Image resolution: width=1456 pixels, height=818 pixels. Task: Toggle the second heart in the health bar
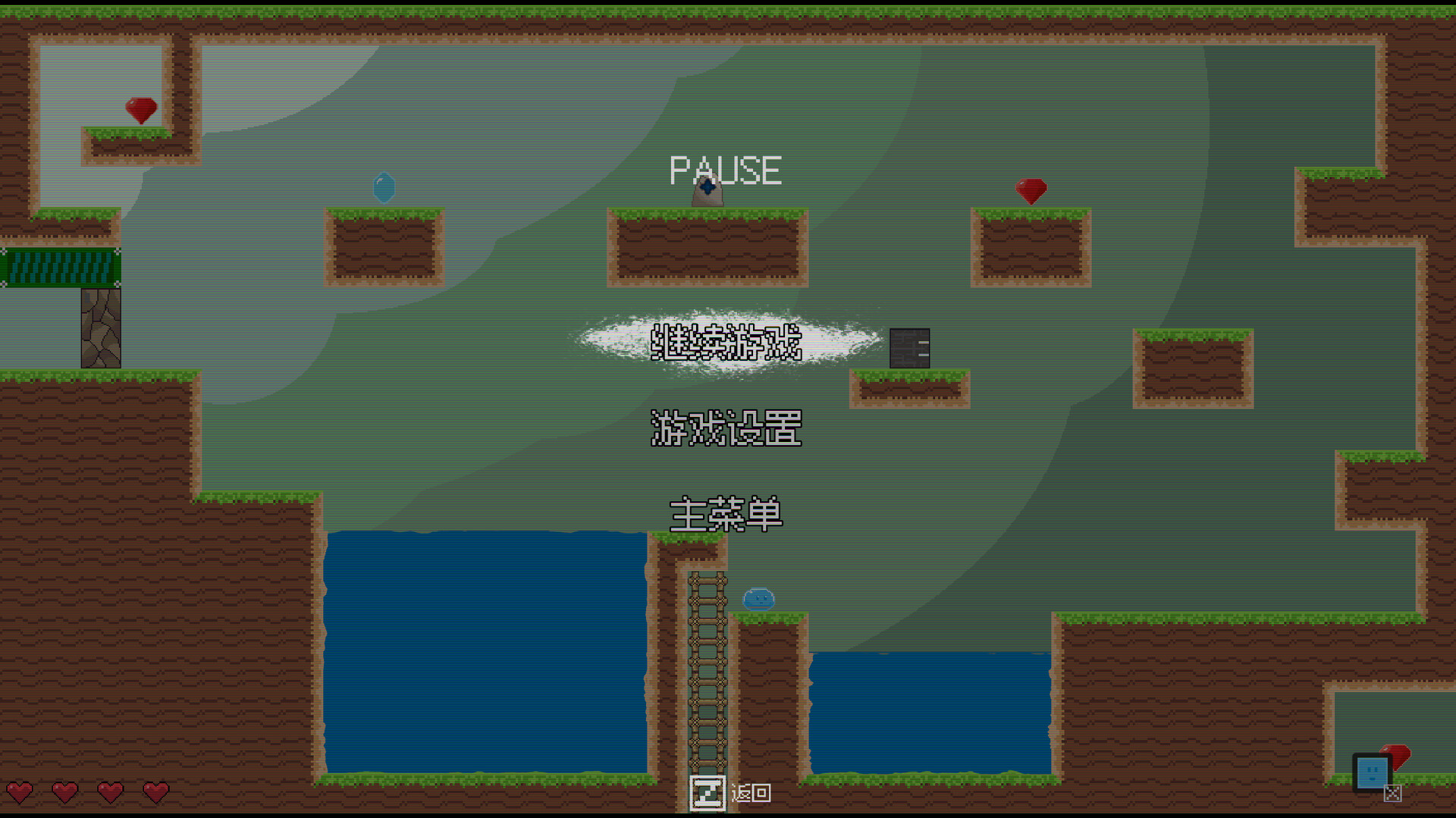point(65,793)
